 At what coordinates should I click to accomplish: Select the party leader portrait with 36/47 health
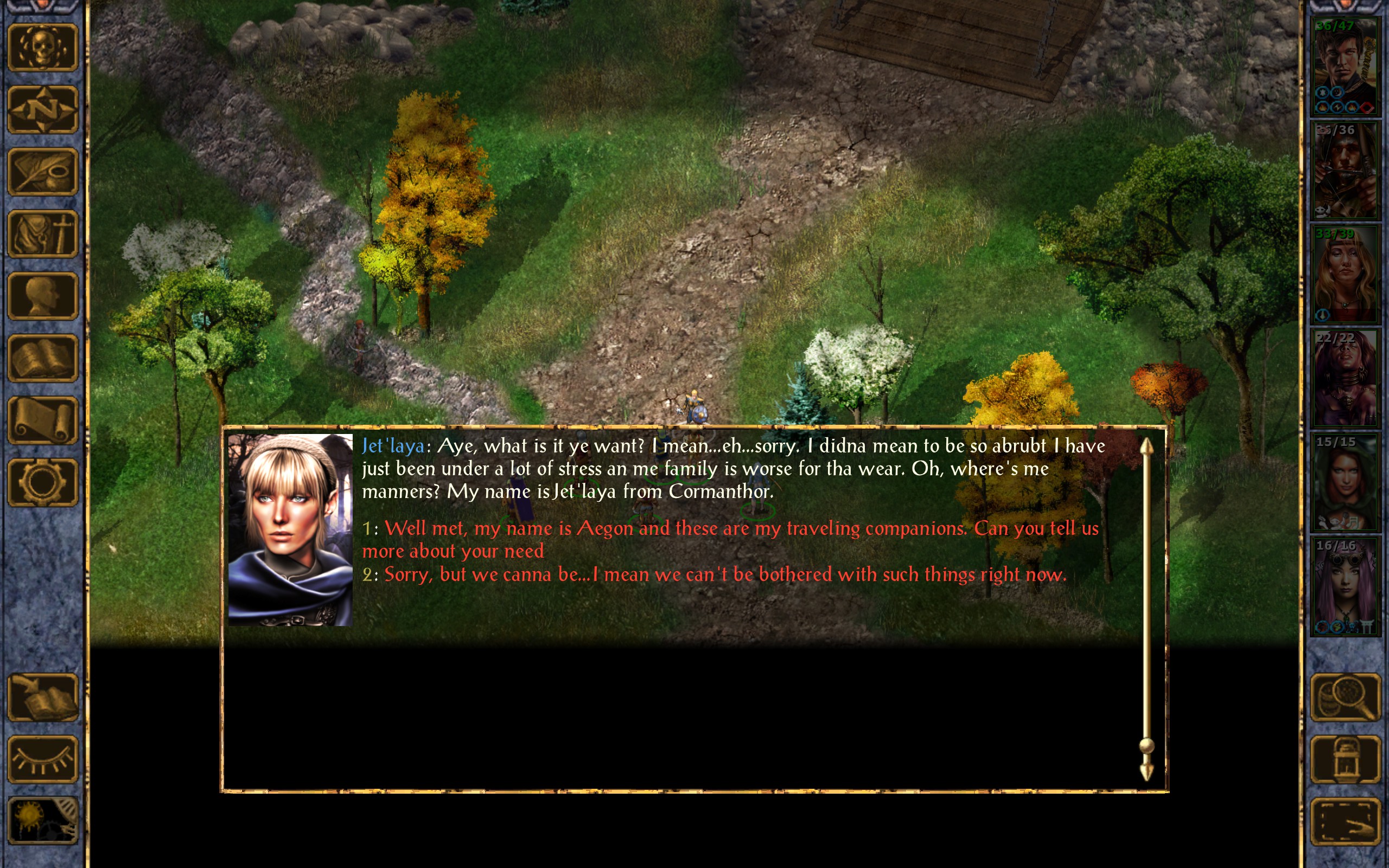pyautogui.click(x=1345, y=66)
